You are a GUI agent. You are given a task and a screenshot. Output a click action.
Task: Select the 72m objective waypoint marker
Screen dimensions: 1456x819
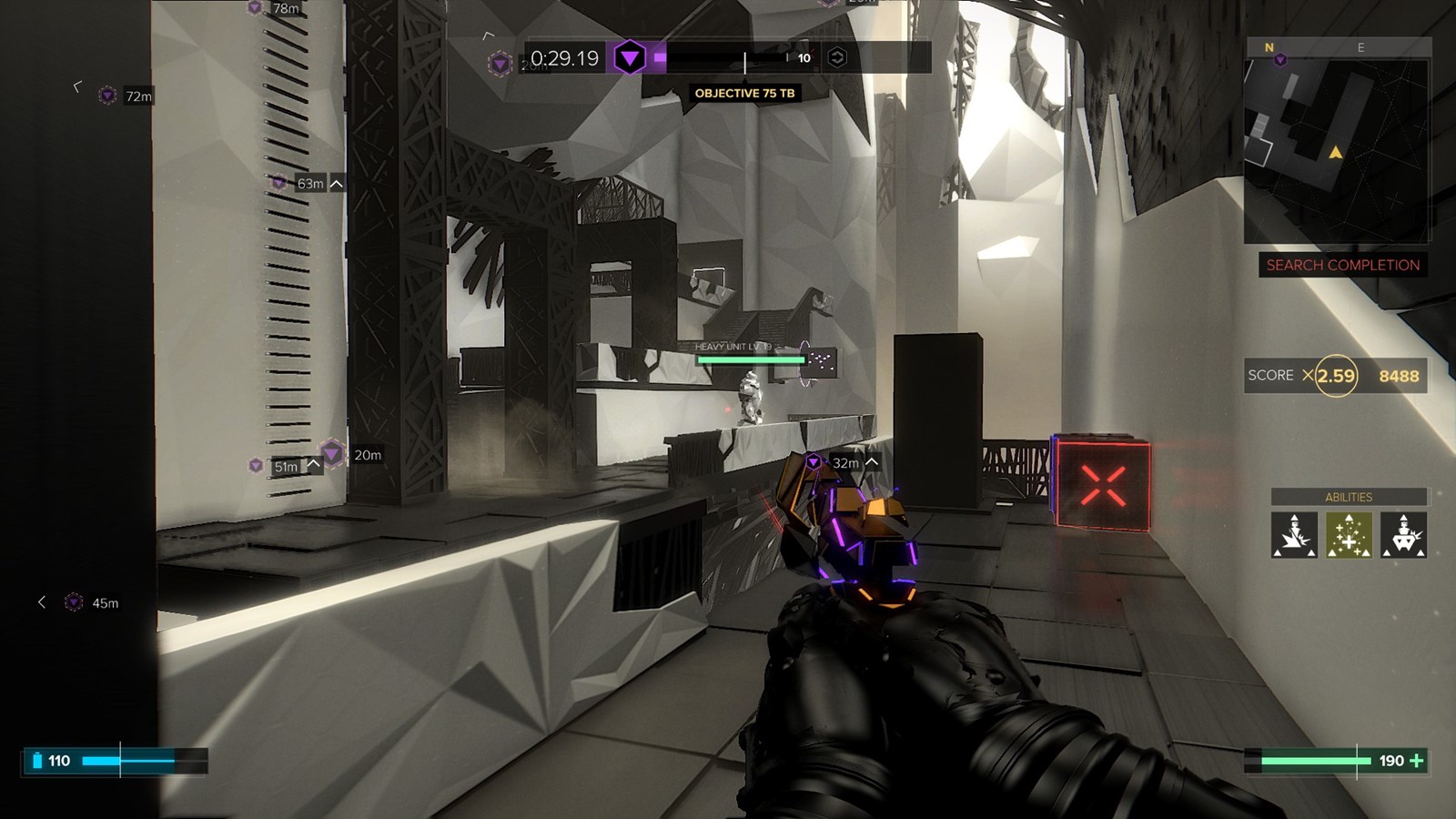click(x=107, y=96)
